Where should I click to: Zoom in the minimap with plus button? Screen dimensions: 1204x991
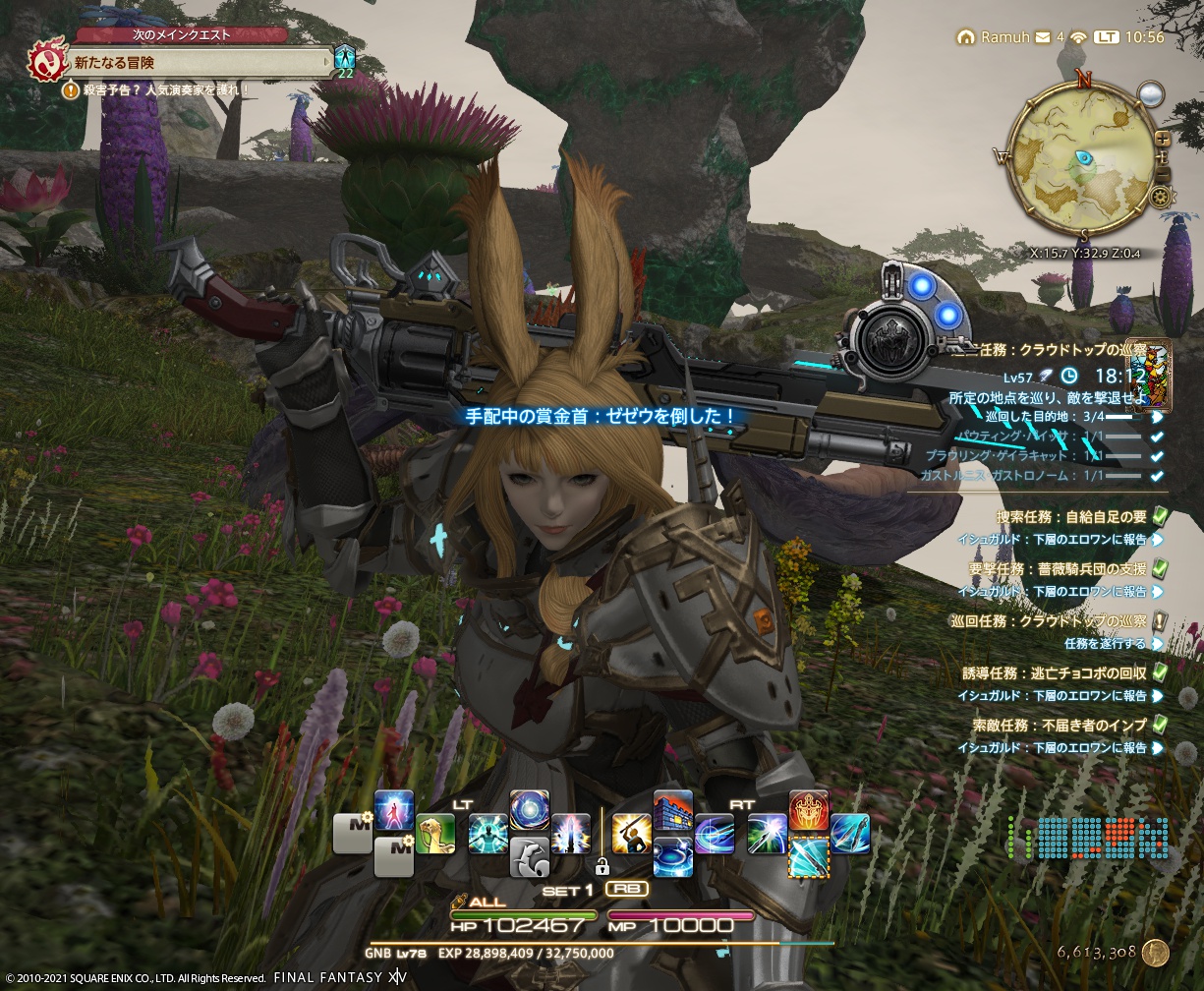pyautogui.click(x=1163, y=139)
